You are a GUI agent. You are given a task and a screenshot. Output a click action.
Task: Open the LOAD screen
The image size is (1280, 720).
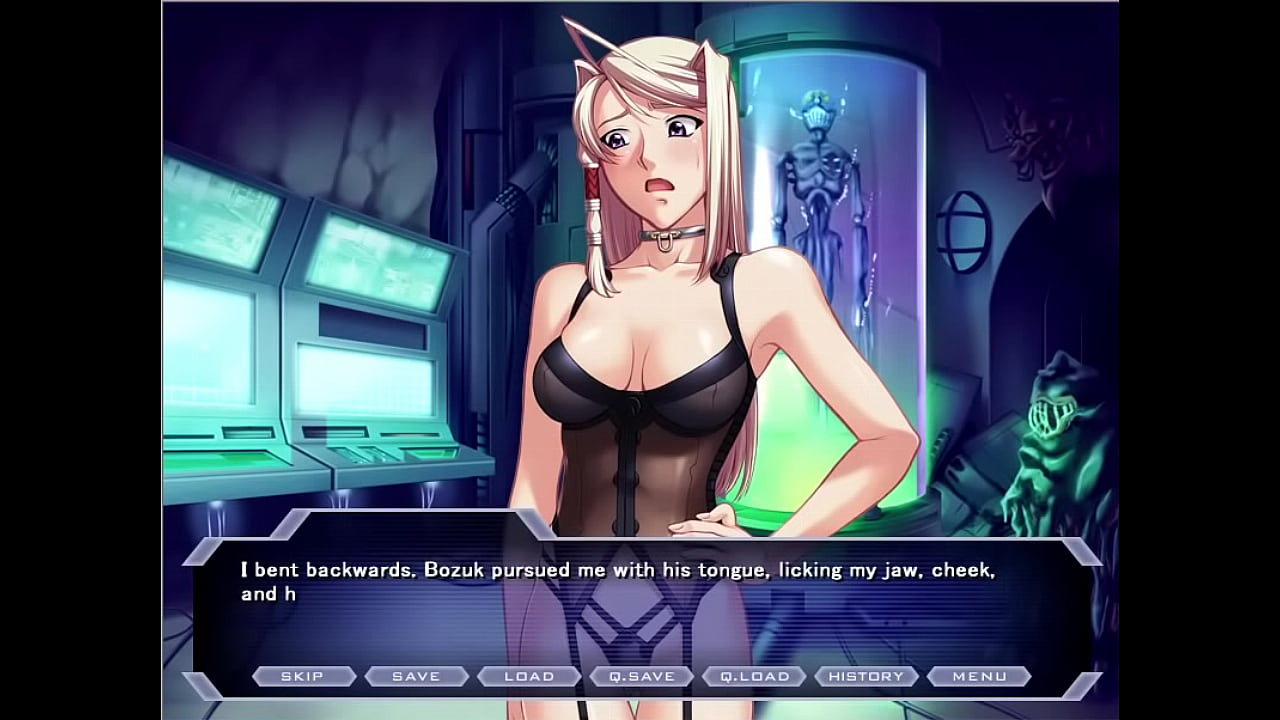click(529, 677)
